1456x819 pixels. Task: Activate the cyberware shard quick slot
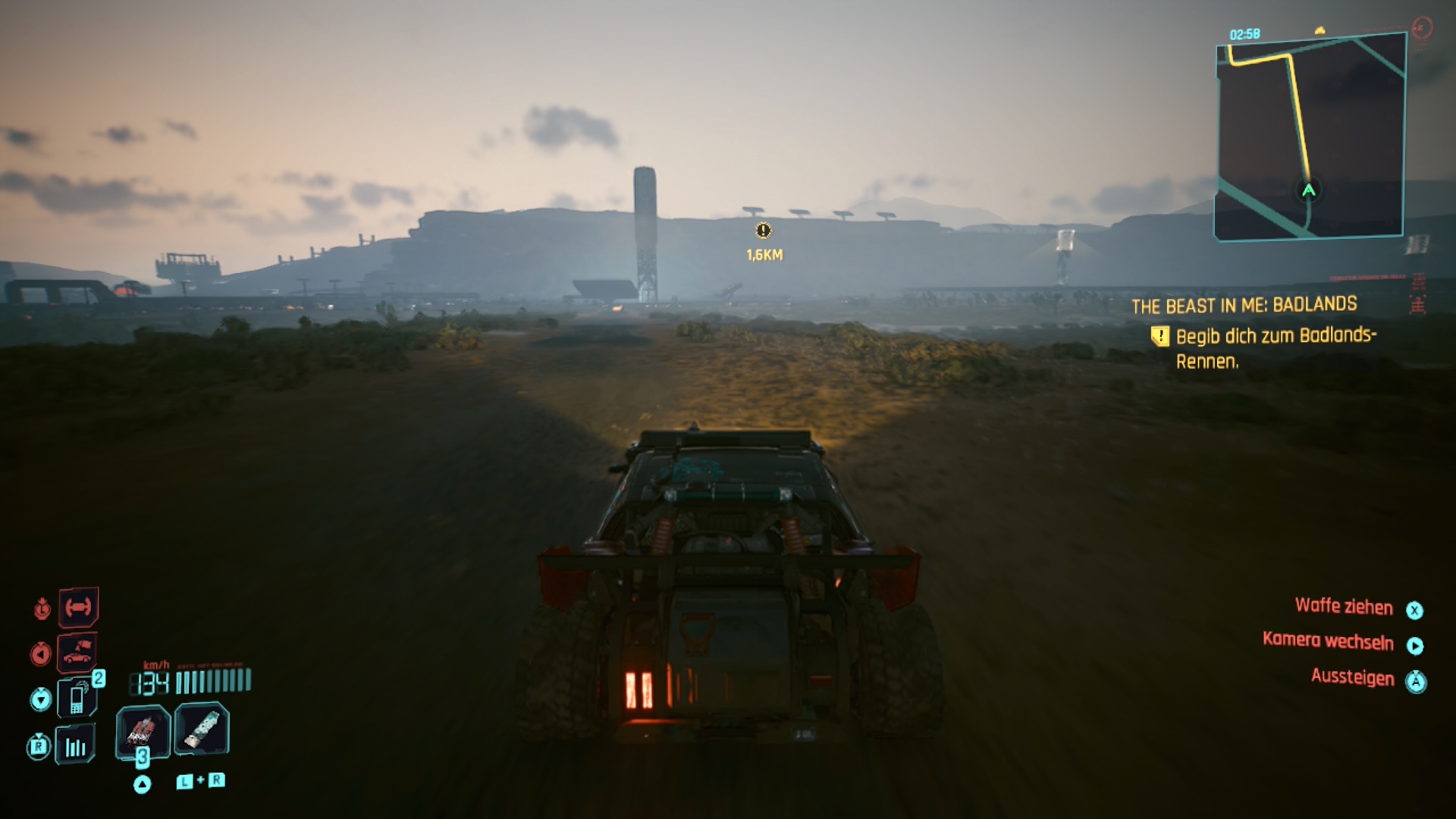click(202, 730)
